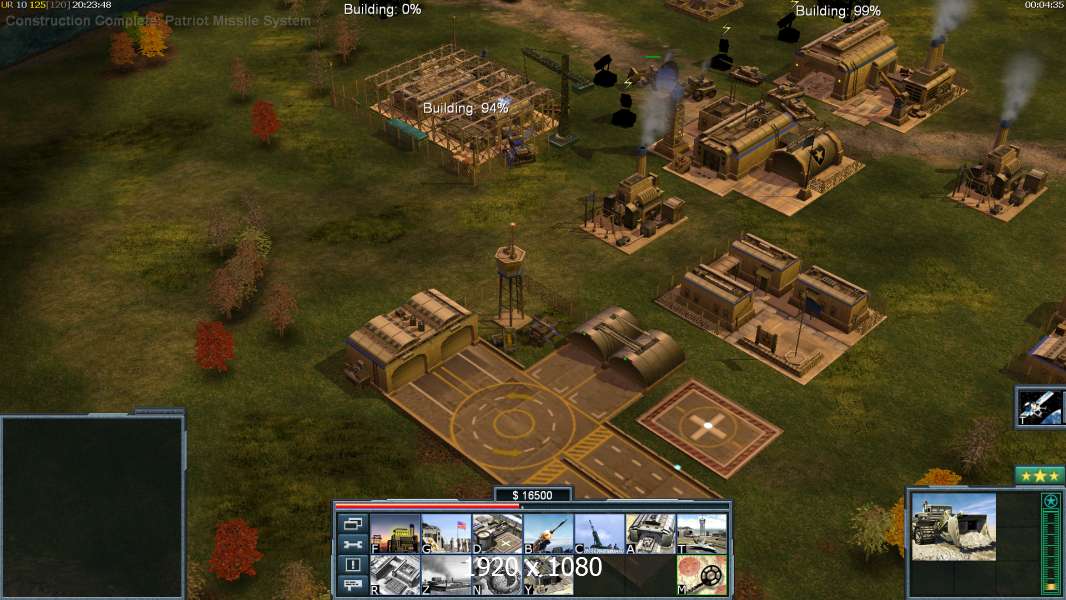Select the build icon labeled Y

tap(548, 575)
